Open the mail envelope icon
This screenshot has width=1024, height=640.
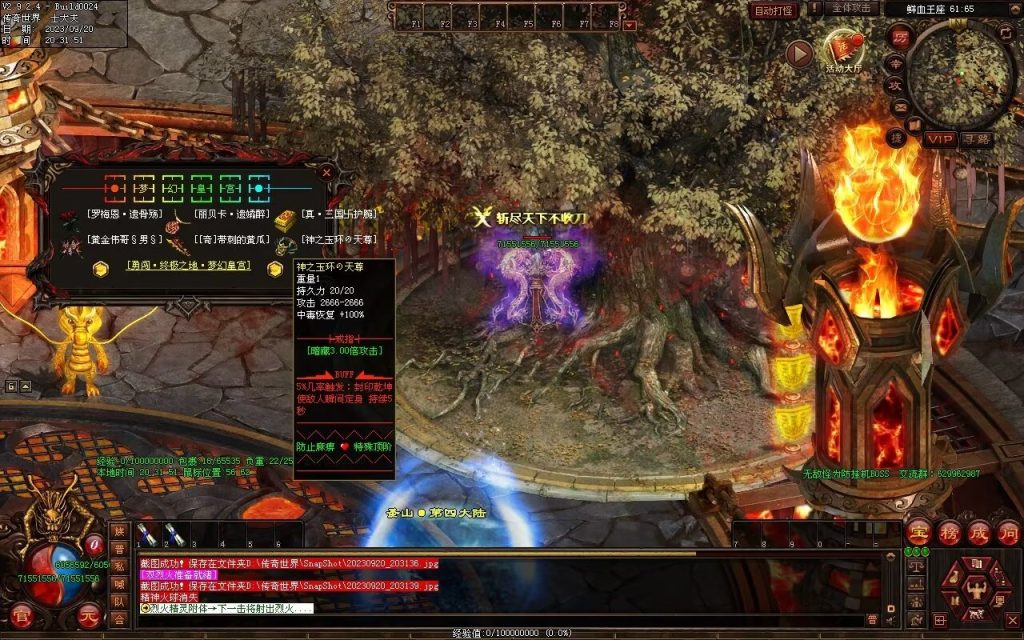(x=899, y=109)
